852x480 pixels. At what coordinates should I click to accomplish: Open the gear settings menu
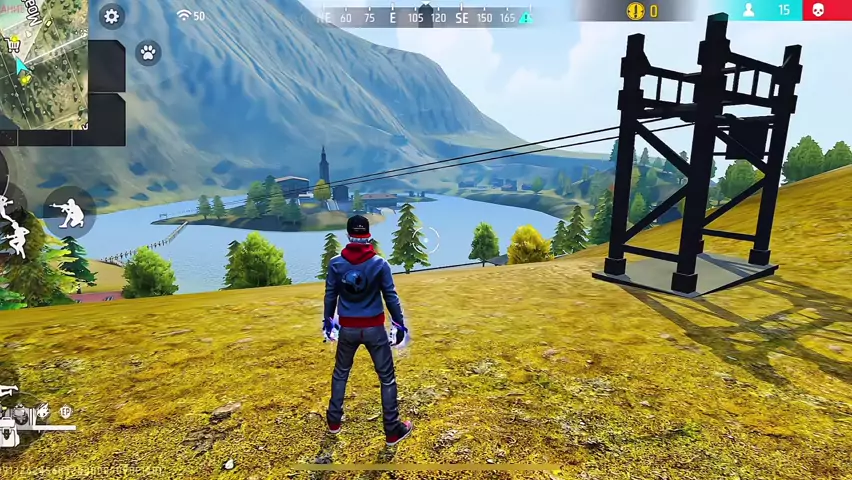[x=111, y=16]
